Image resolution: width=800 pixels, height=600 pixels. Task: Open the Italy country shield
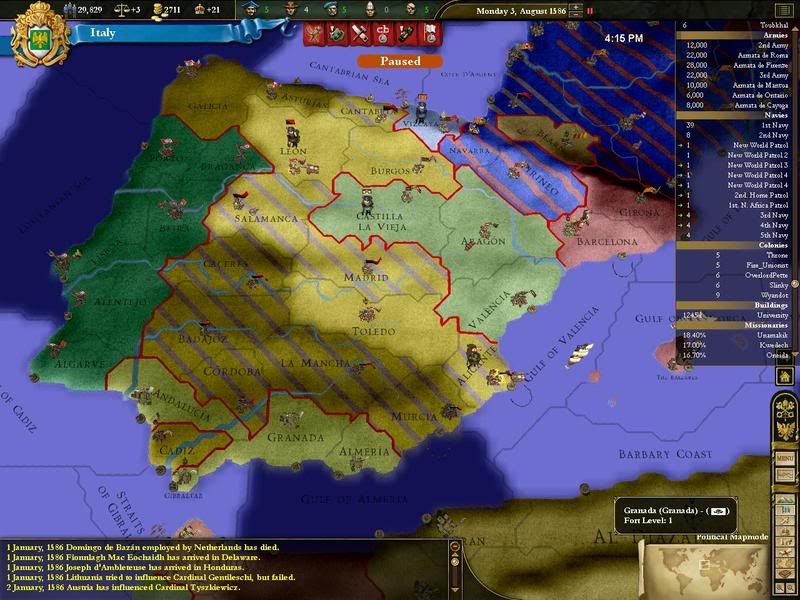[39, 32]
